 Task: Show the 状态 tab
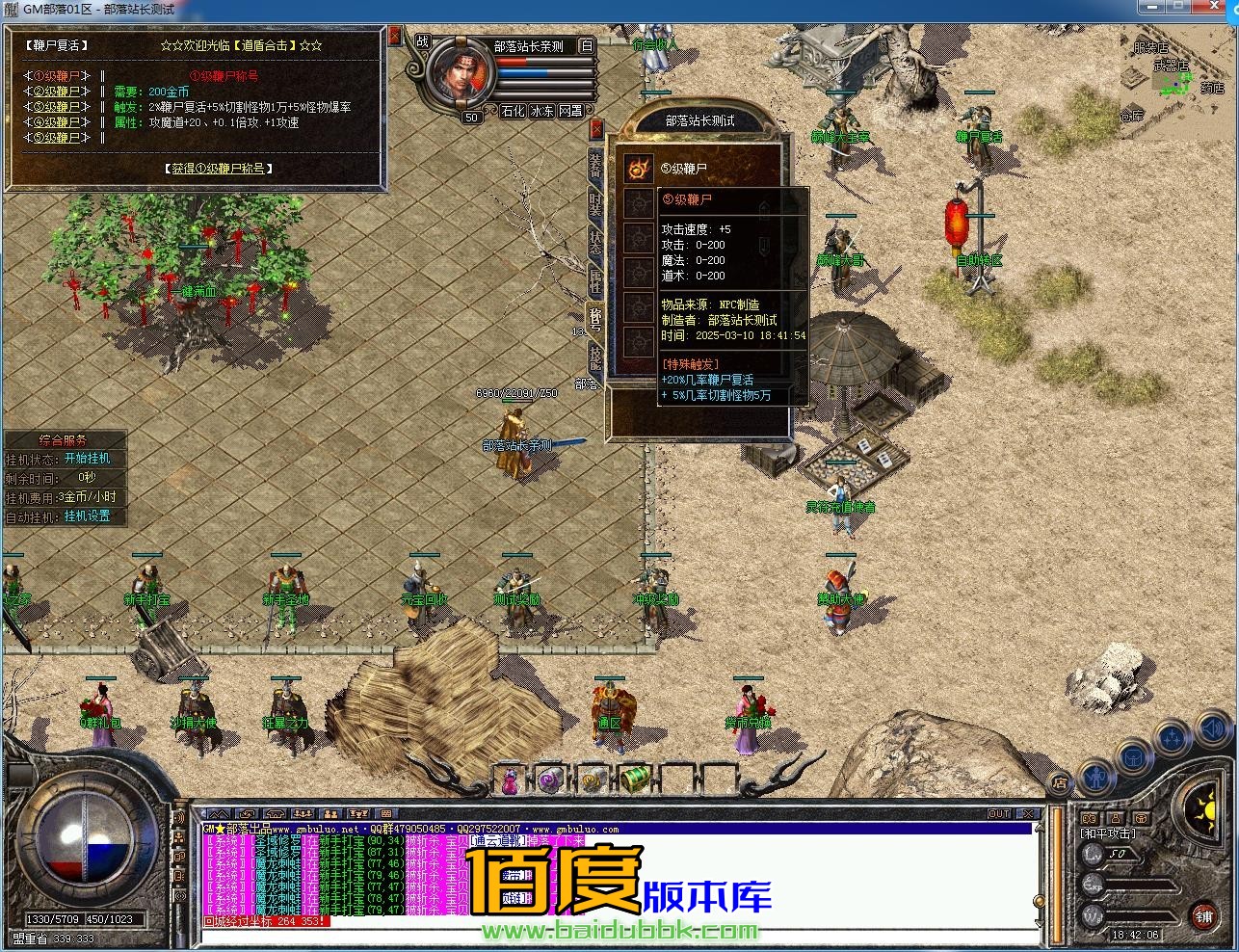tap(595, 241)
